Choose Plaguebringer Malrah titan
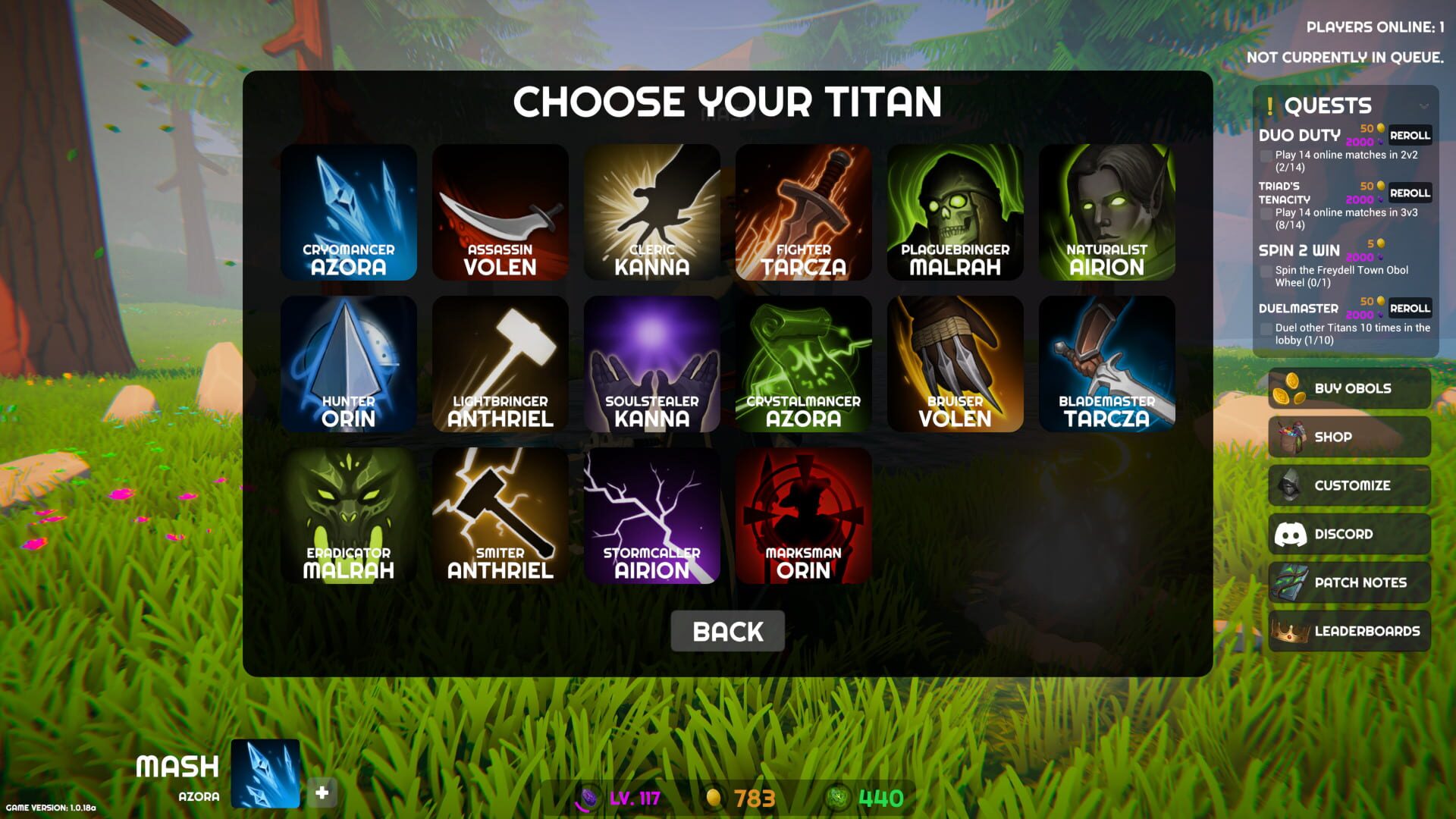 click(x=955, y=212)
